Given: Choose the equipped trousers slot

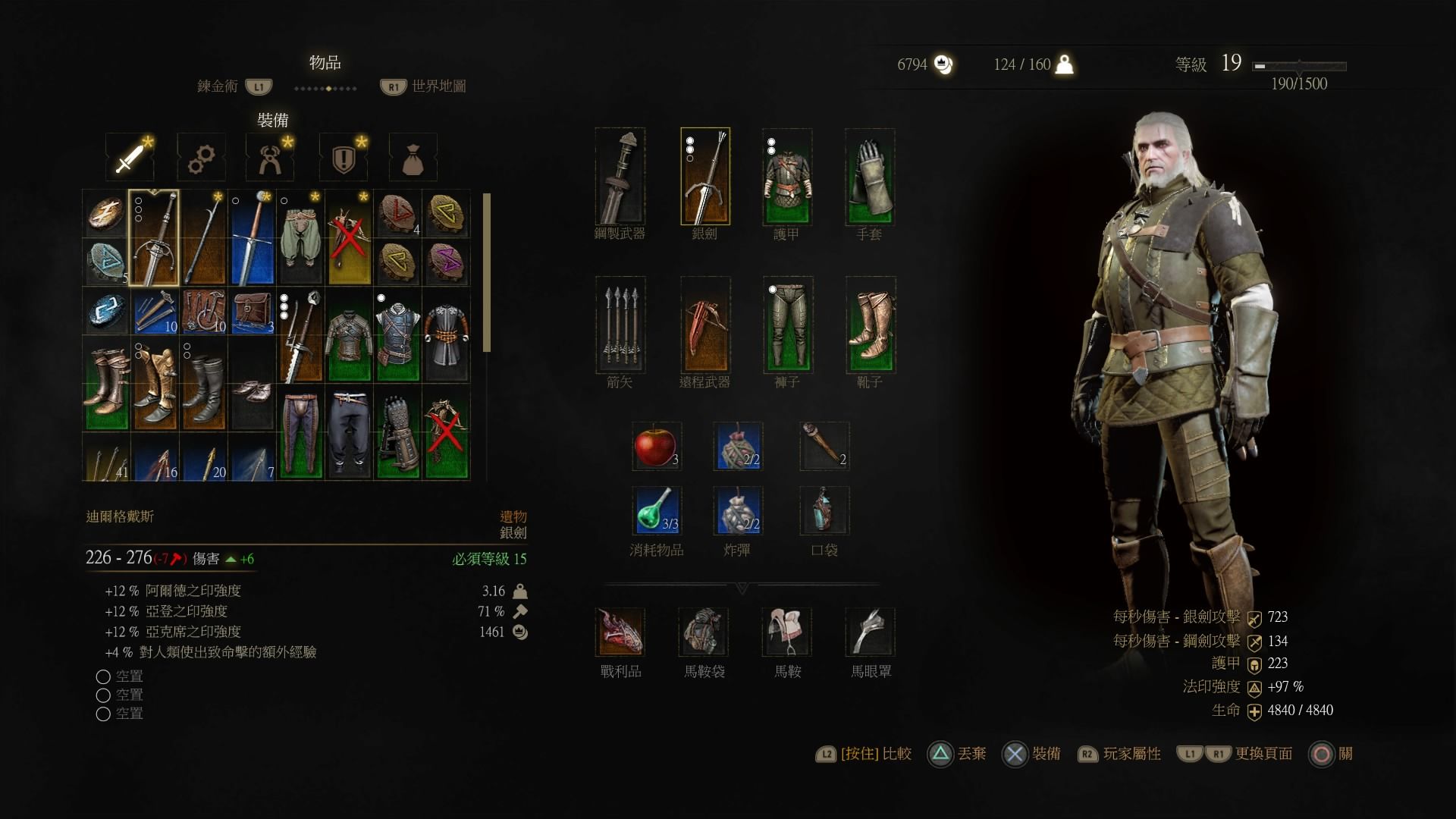Looking at the screenshot, I should [788, 325].
